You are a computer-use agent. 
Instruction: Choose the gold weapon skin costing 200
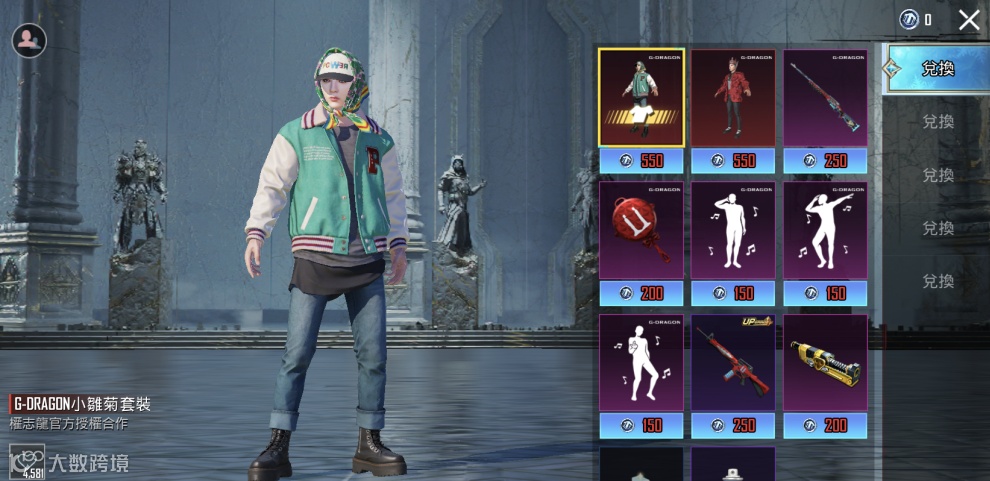(825, 364)
